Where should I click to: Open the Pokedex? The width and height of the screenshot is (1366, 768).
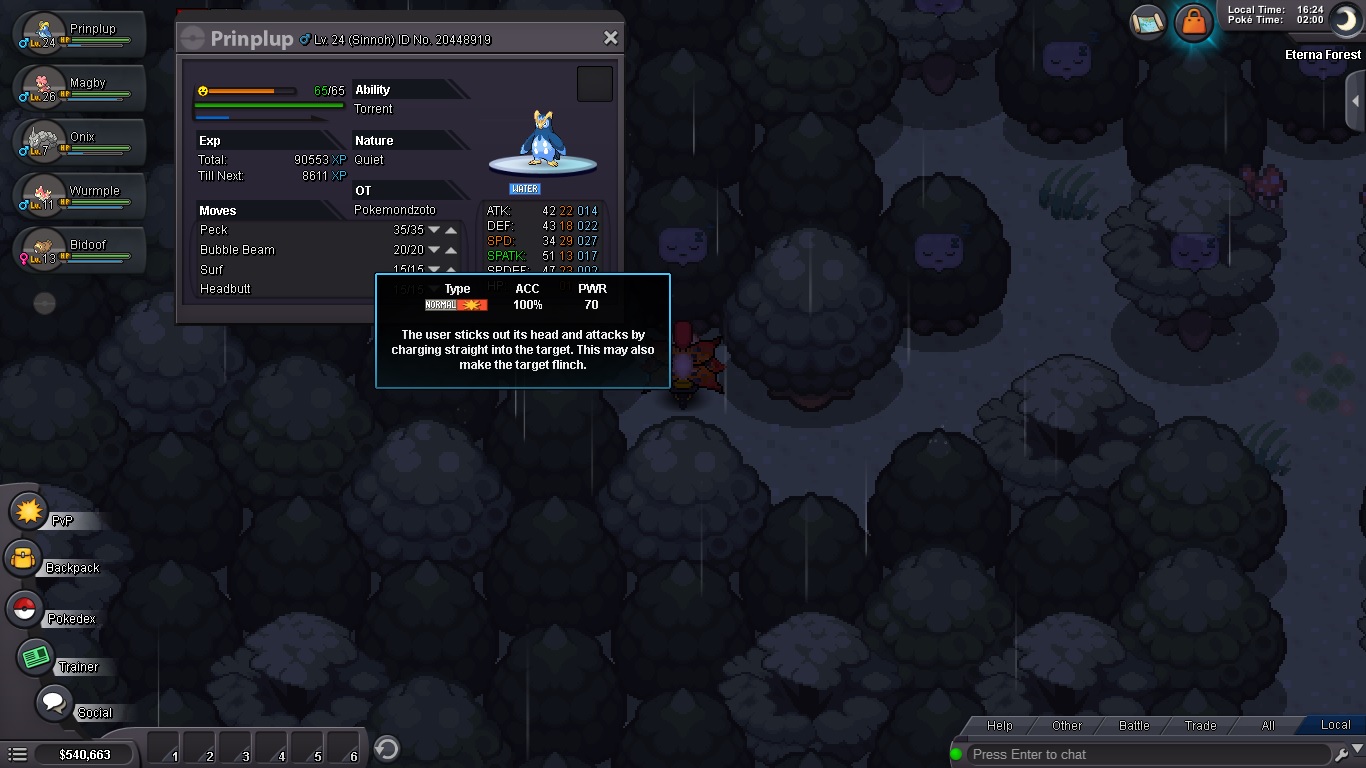(x=24, y=609)
